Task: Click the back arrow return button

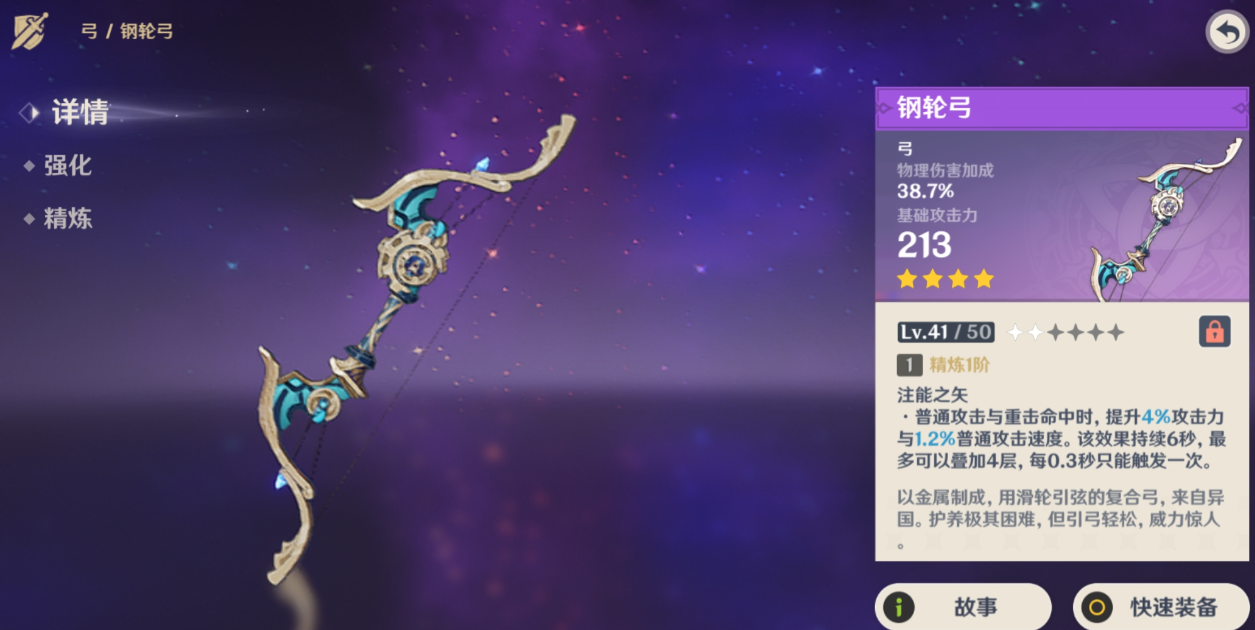Action: (x=1226, y=32)
